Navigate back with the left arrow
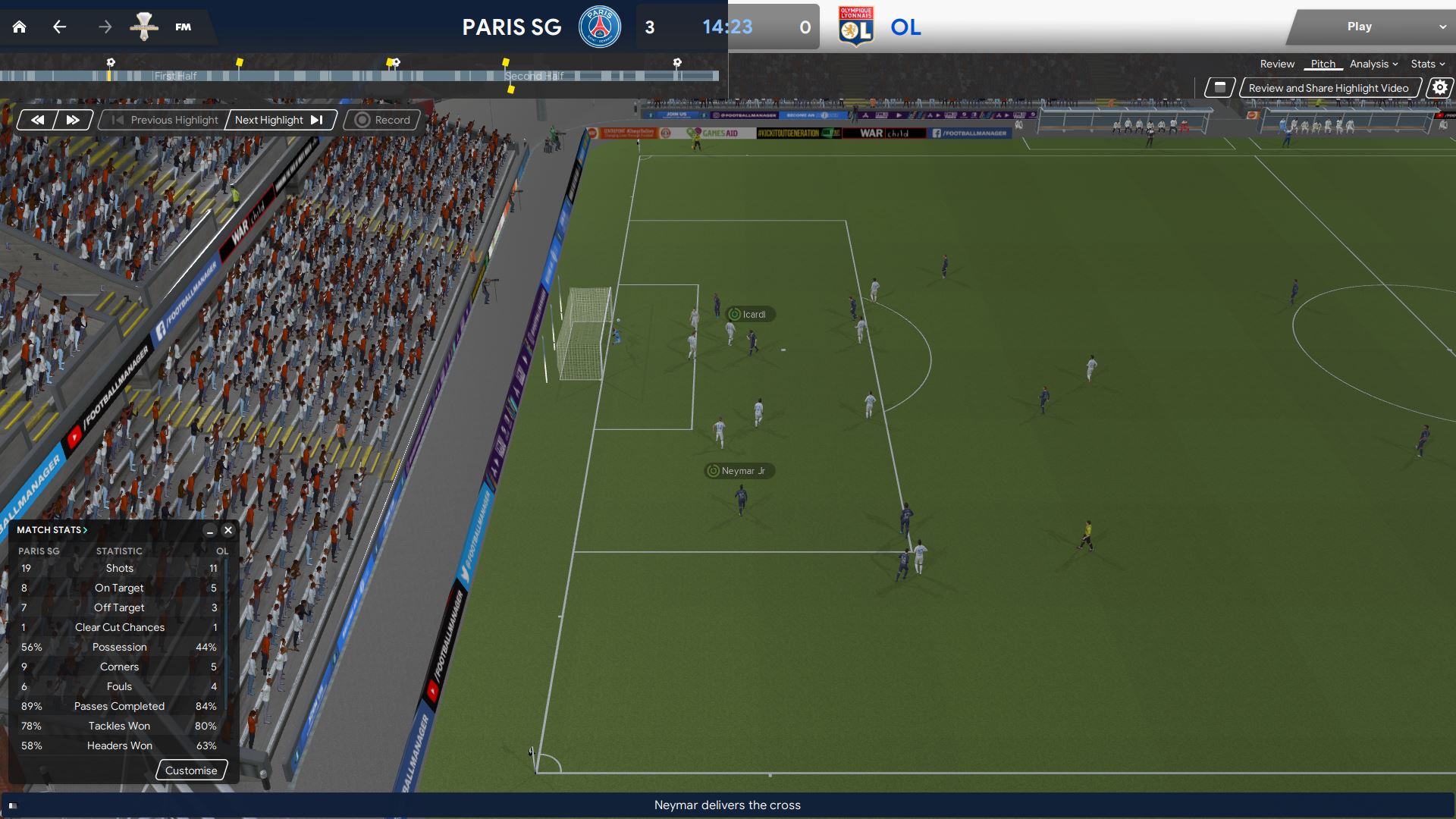This screenshot has height=819, width=1456. point(60,27)
